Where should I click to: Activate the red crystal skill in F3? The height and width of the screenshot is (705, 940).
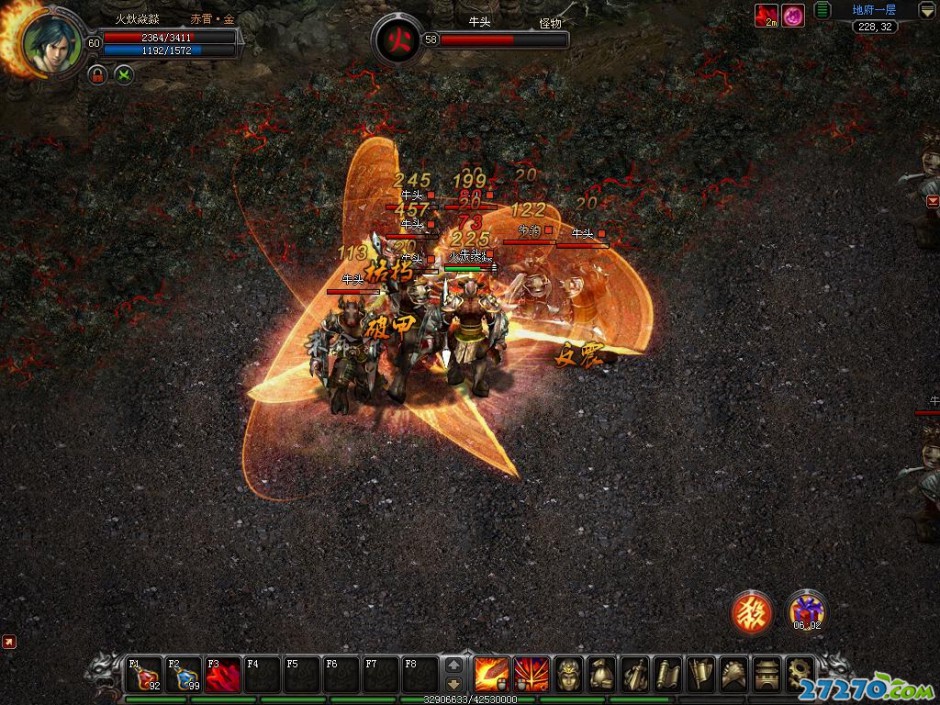[224, 675]
